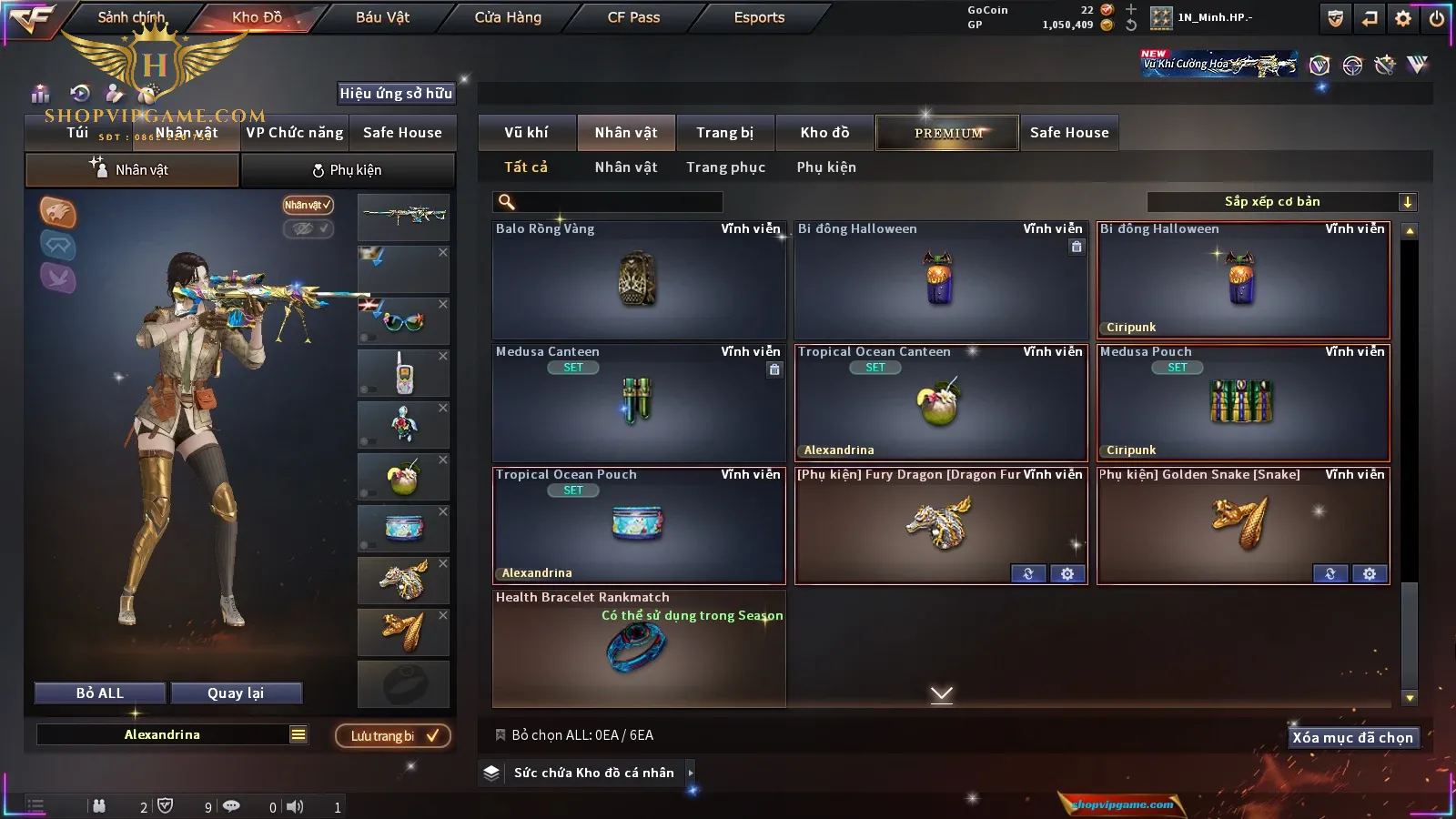Open the CF Pass menu
This screenshot has height=819, width=1456.
[633, 17]
